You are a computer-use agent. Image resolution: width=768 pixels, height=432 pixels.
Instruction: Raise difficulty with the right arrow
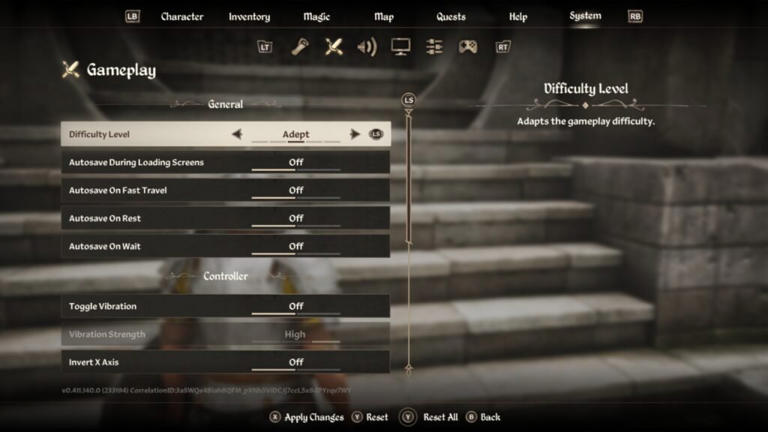pos(355,134)
